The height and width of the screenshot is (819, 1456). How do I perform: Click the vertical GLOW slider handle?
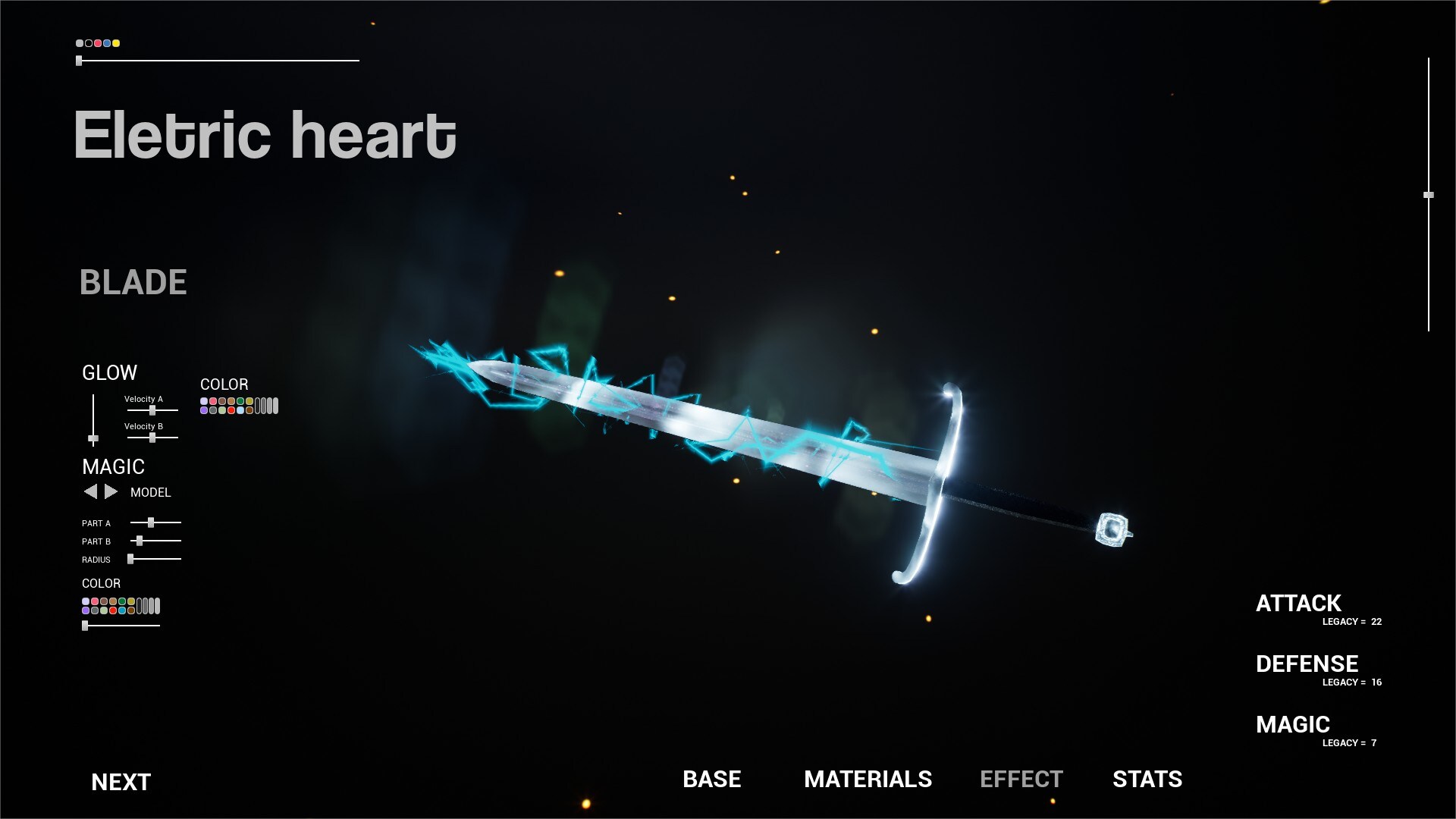coord(93,438)
